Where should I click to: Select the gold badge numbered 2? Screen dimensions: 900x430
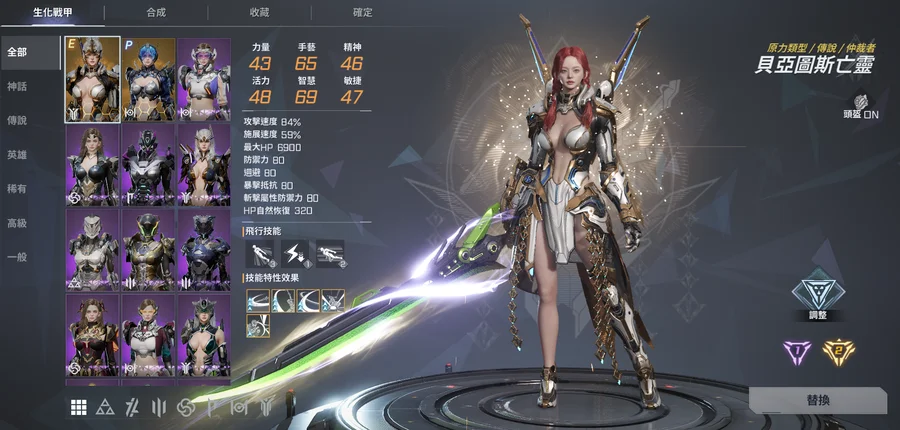point(838,350)
